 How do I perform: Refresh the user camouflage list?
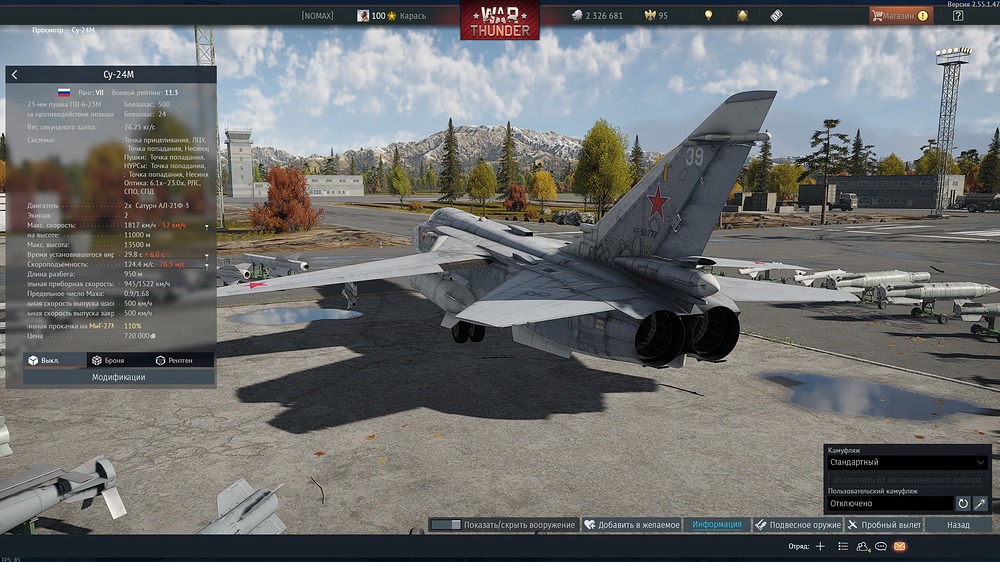pyautogui.click(x=963, y=504)
